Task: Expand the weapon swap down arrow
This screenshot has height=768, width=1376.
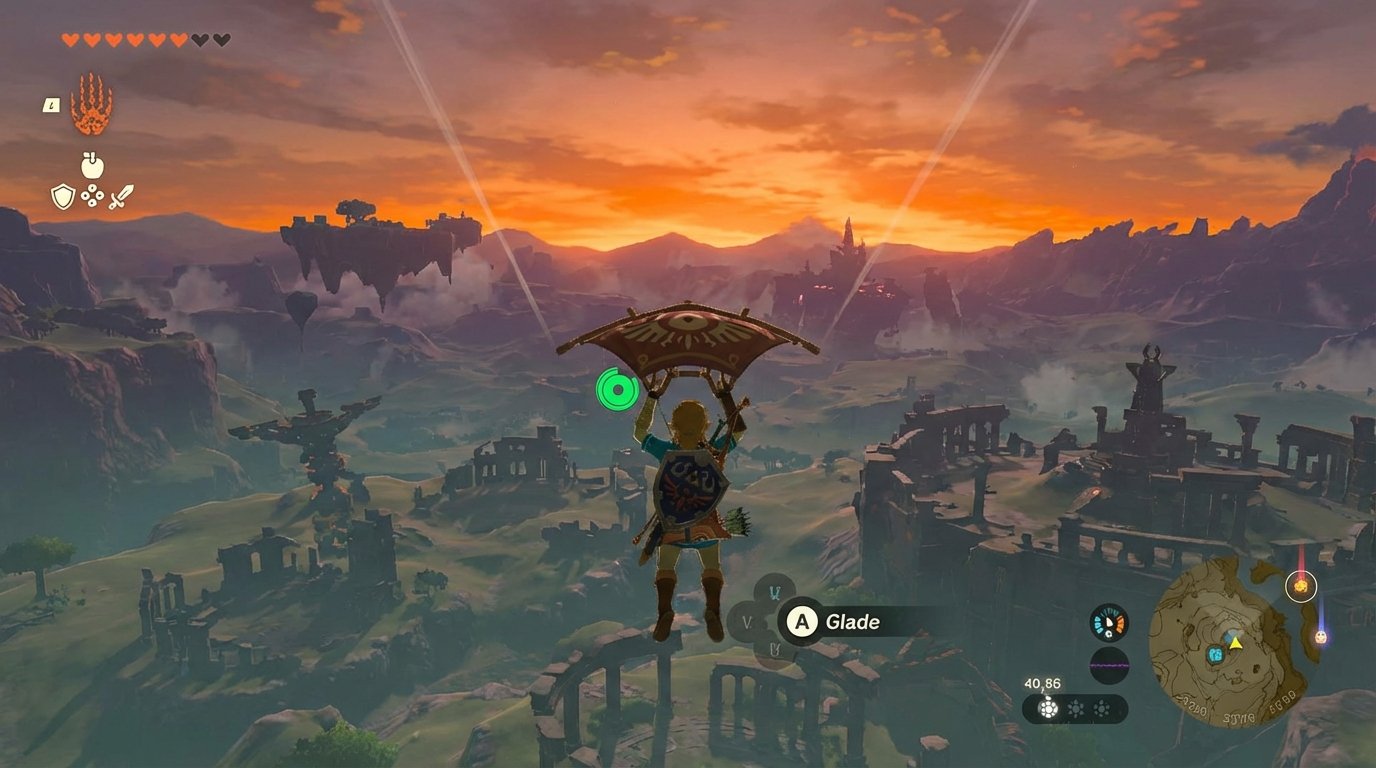Action: [x=776, y=648]
